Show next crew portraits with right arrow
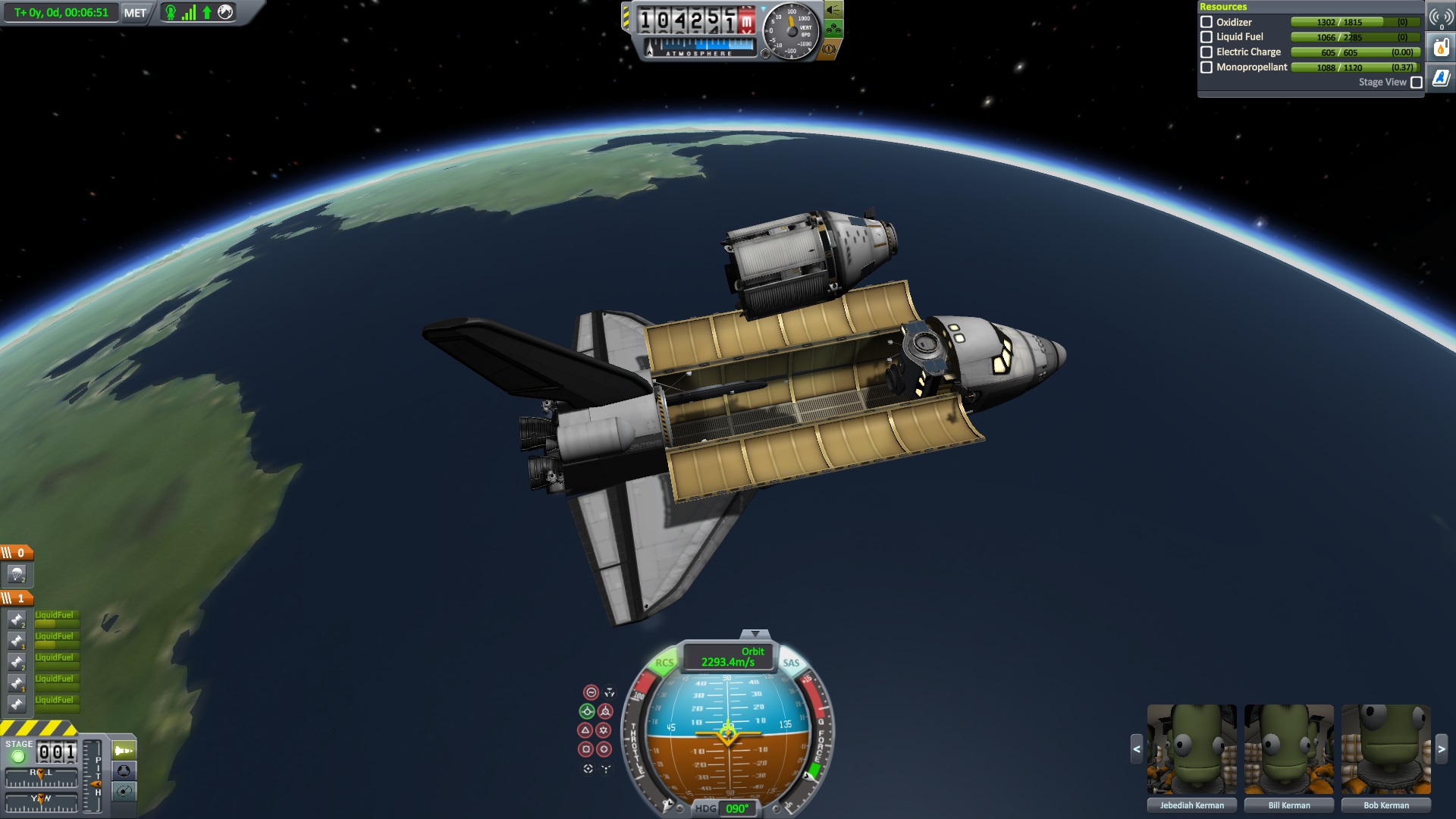The width and height of the screenshot is (1456, 819). 1442,749
